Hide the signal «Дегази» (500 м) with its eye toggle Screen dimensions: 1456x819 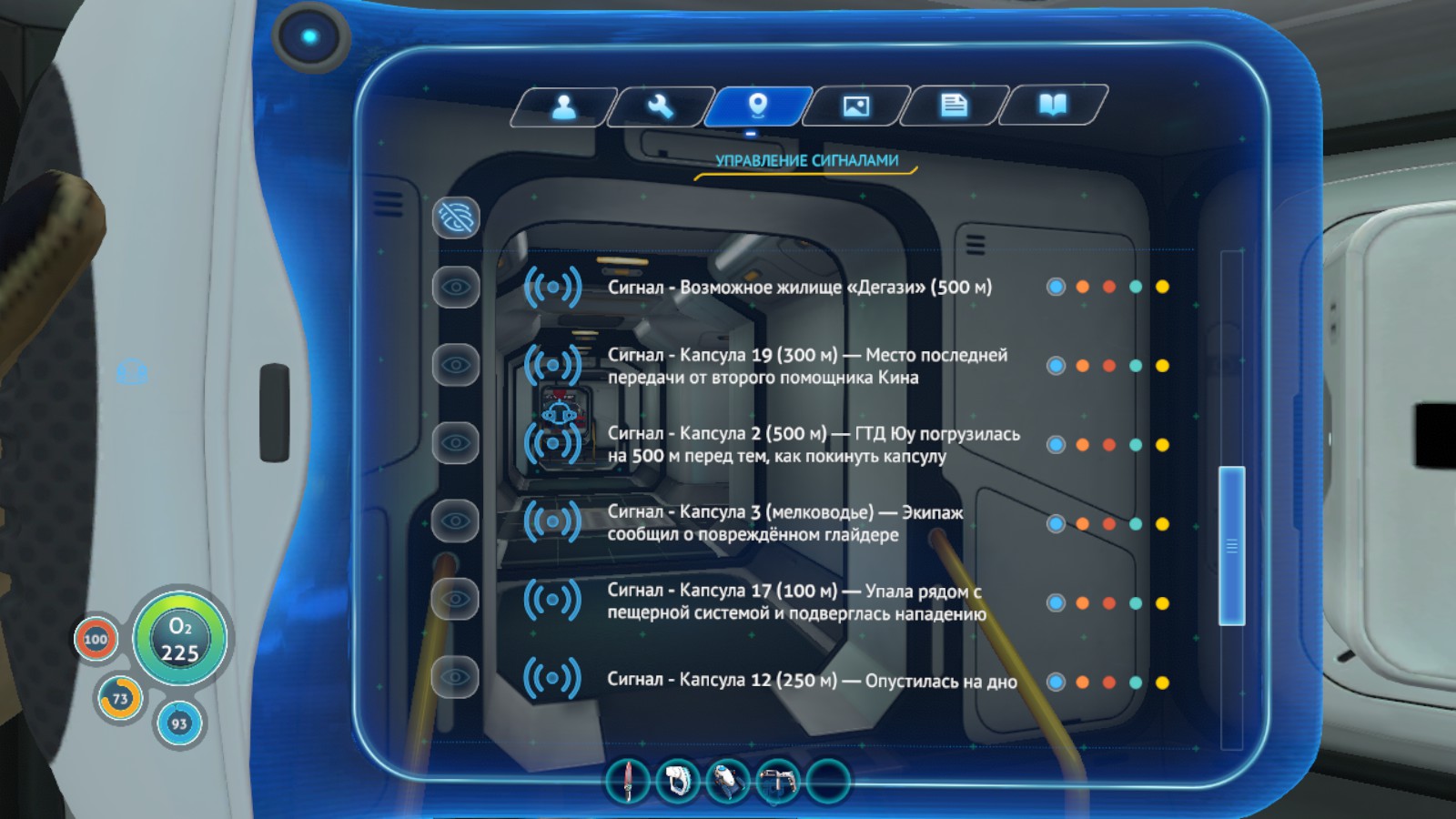pyautogui.click(x=456, y=287)
